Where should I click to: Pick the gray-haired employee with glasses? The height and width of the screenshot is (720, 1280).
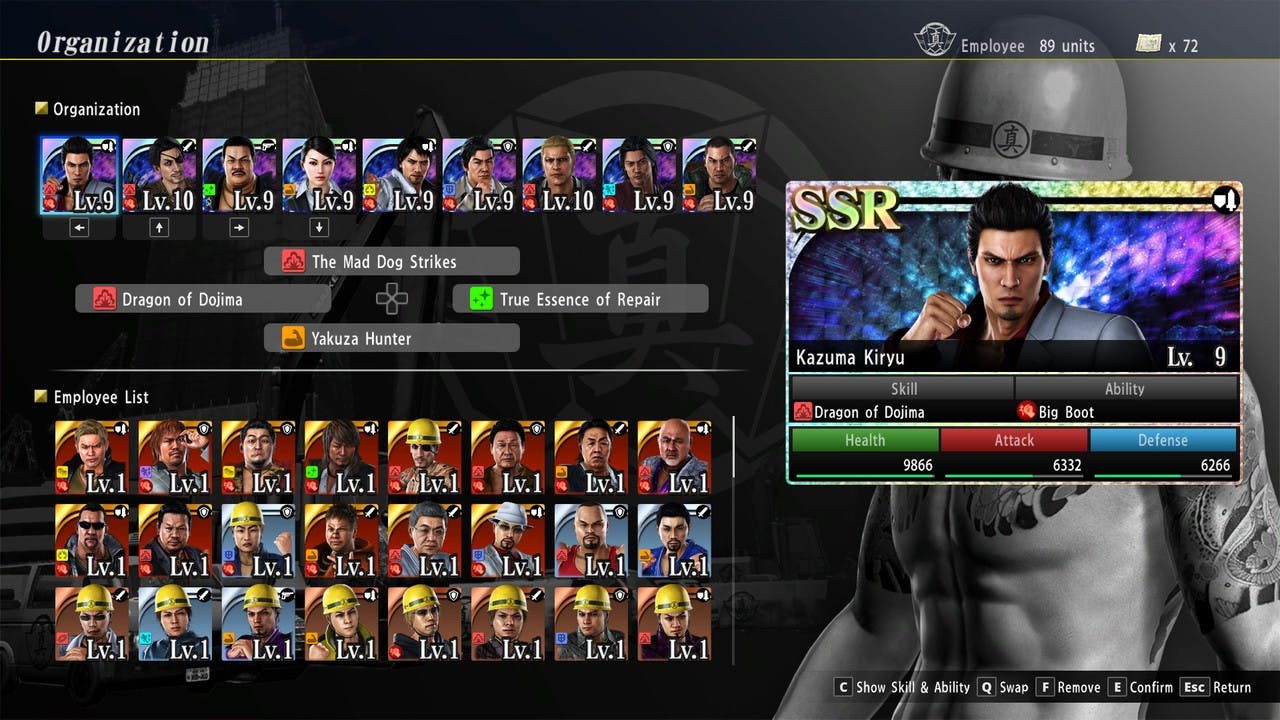pos(424,540)
